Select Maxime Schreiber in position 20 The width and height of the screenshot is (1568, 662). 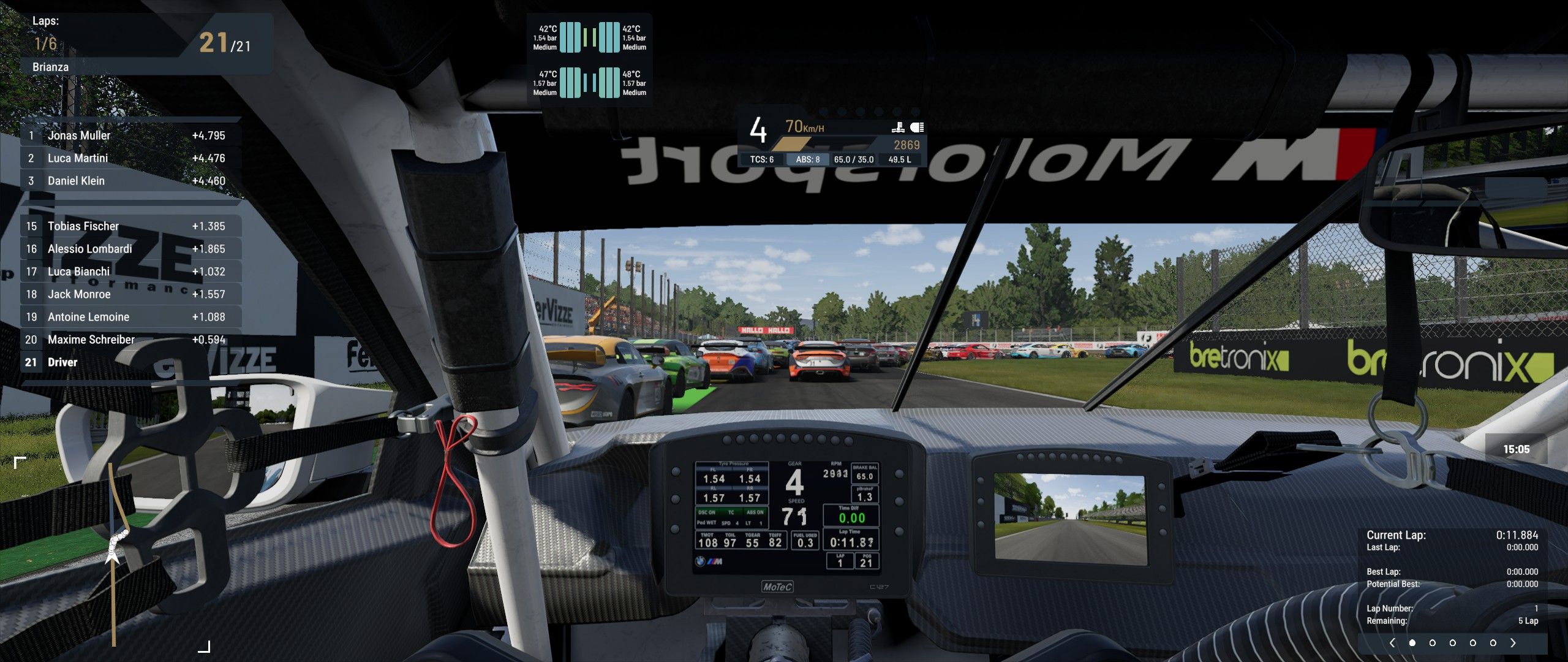click(x=130, y=340)
